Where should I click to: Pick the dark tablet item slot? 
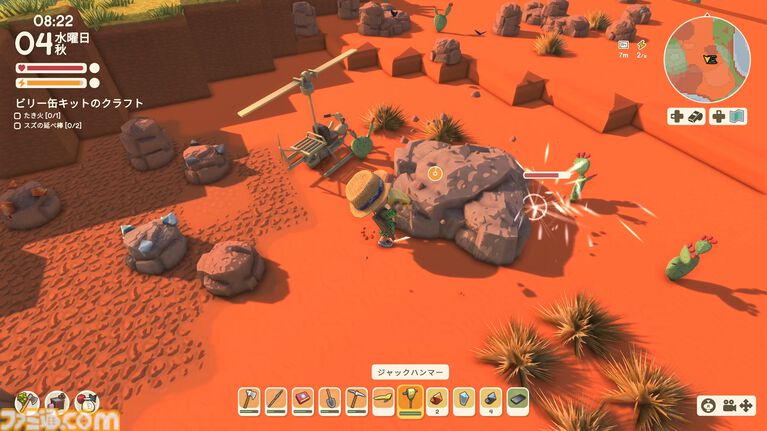point(517,401)
